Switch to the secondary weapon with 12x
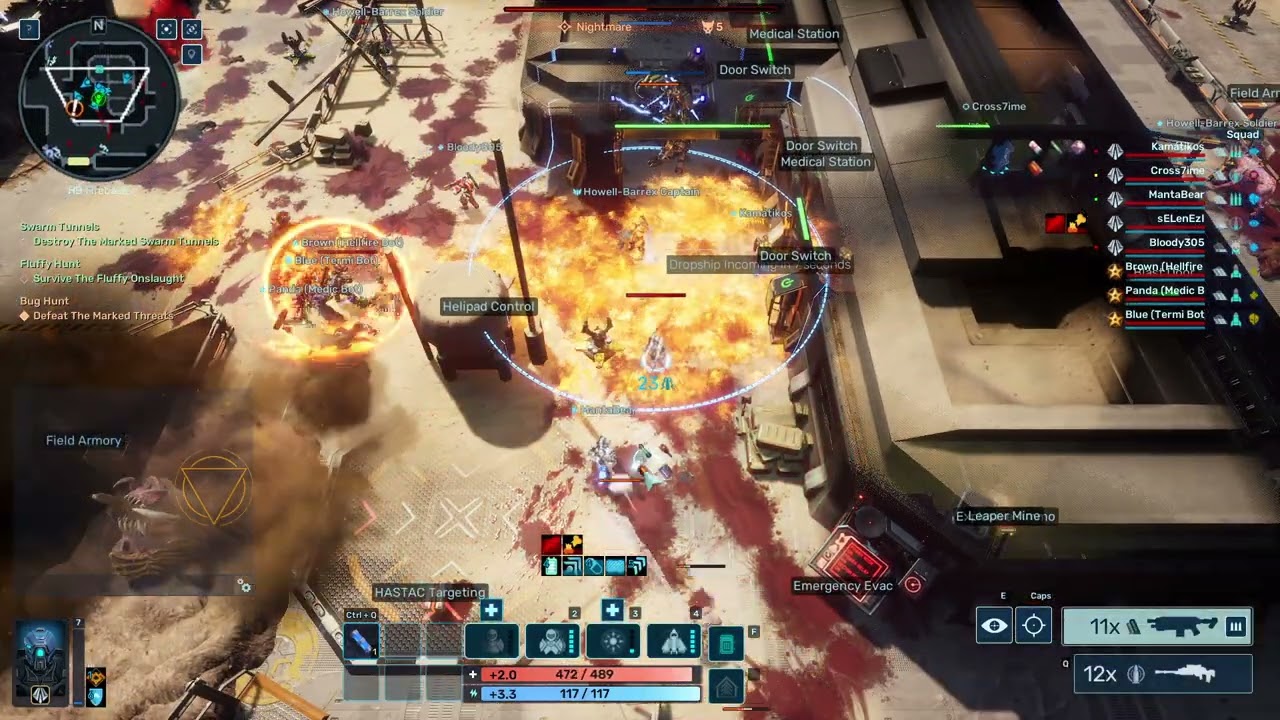The width and height of the screenshot is (1280, 720). [x=1162, y=674]
